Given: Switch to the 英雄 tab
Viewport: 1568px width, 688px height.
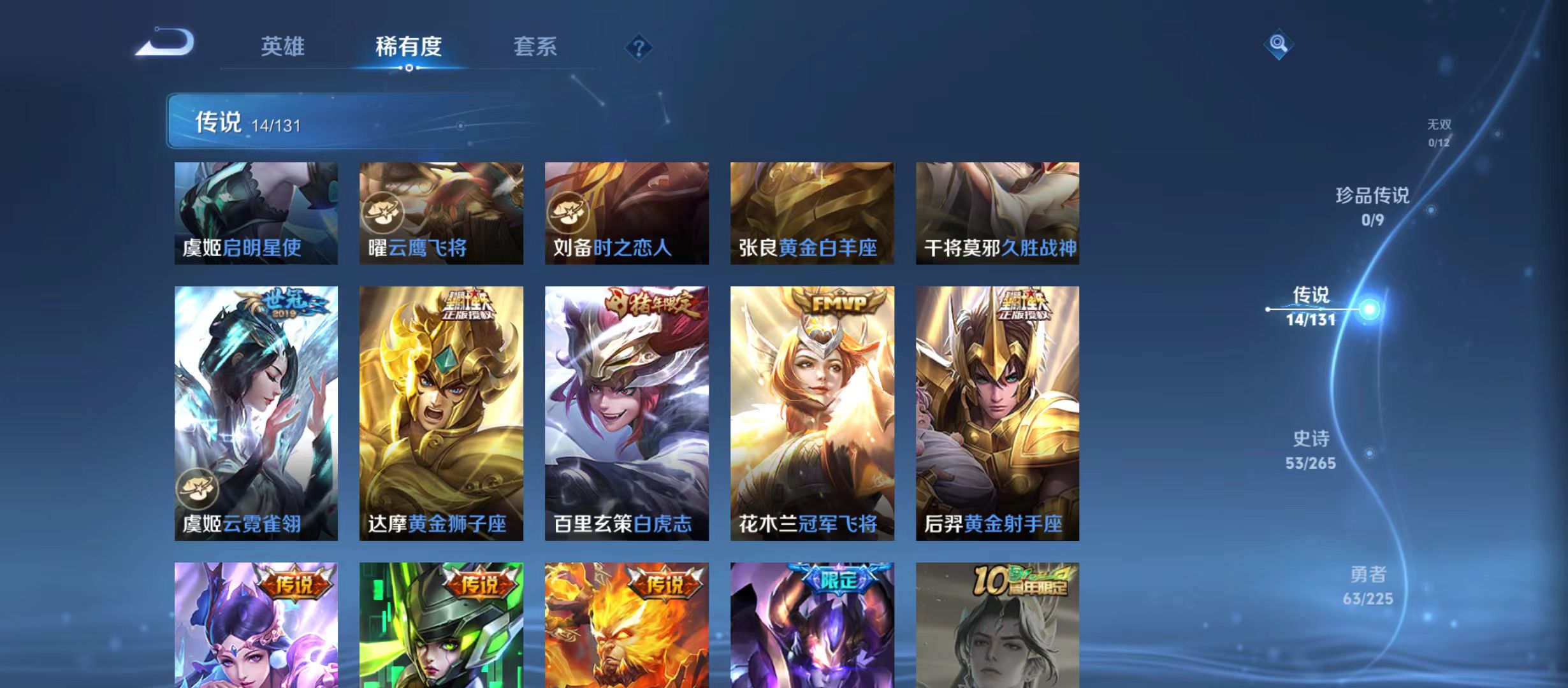Looking at the screenshot, I should point(284,46).
